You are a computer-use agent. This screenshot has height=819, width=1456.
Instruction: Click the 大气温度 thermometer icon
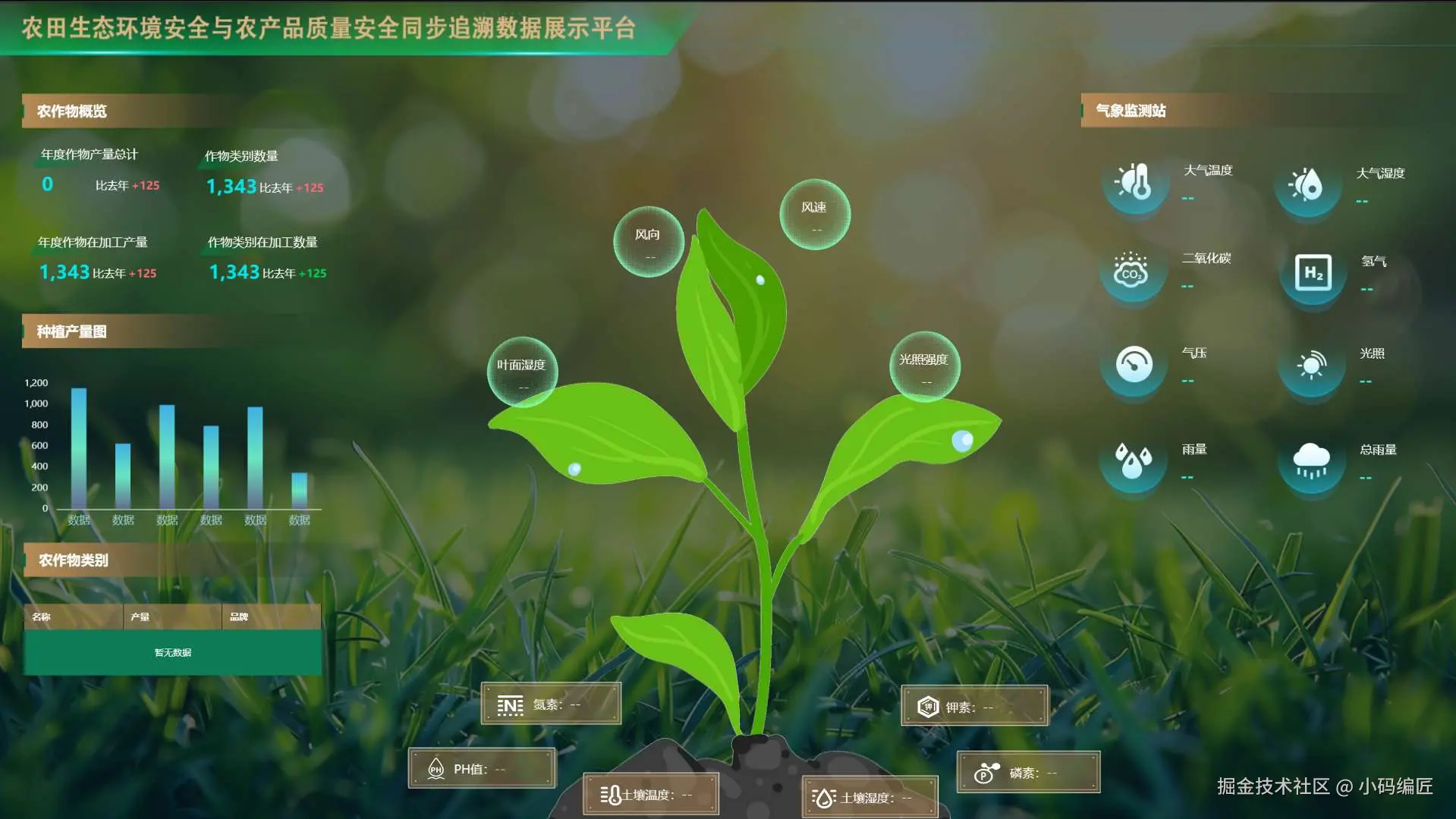1135,183
